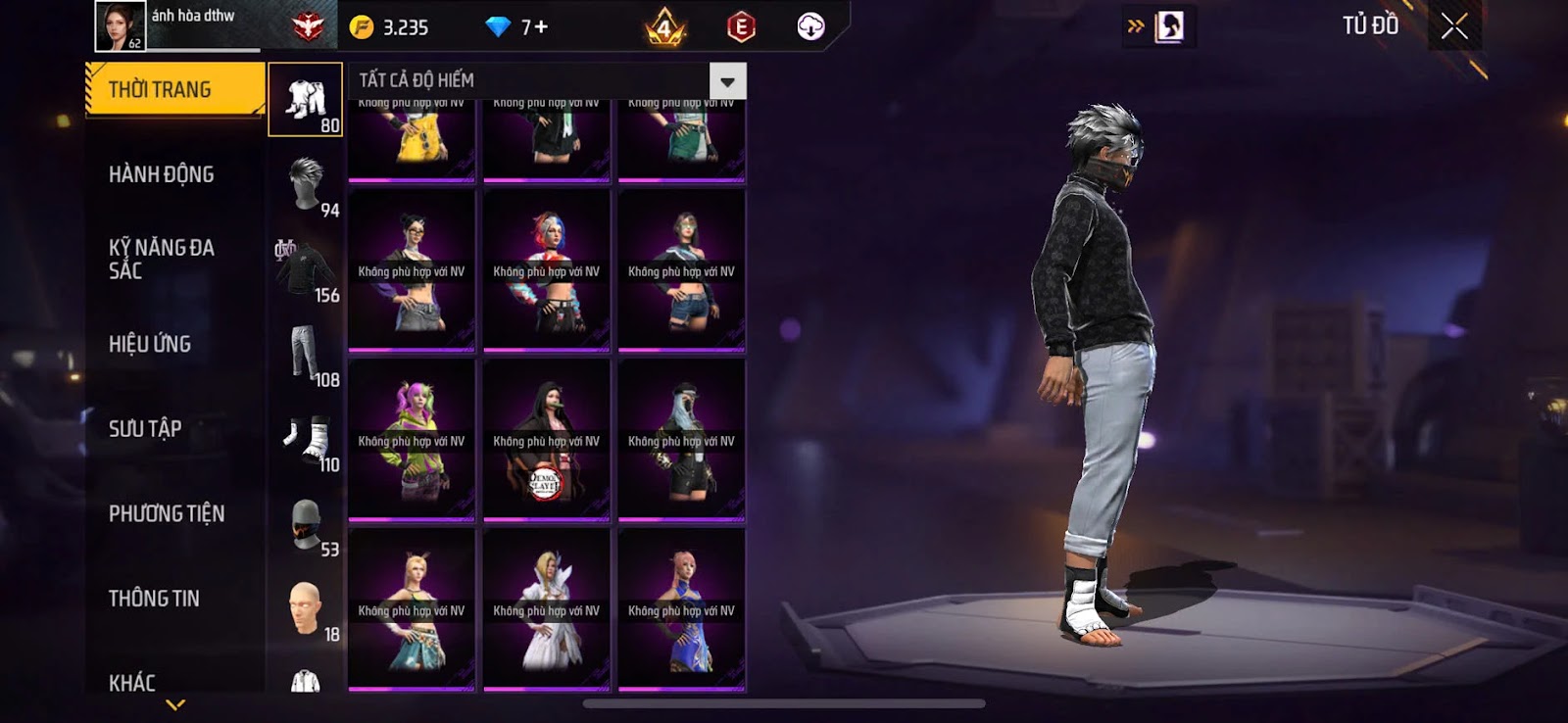Select the THỜI TRANG menu tab
The image size is (1568, 723).
pyautogui.click(x=174, y=90)
